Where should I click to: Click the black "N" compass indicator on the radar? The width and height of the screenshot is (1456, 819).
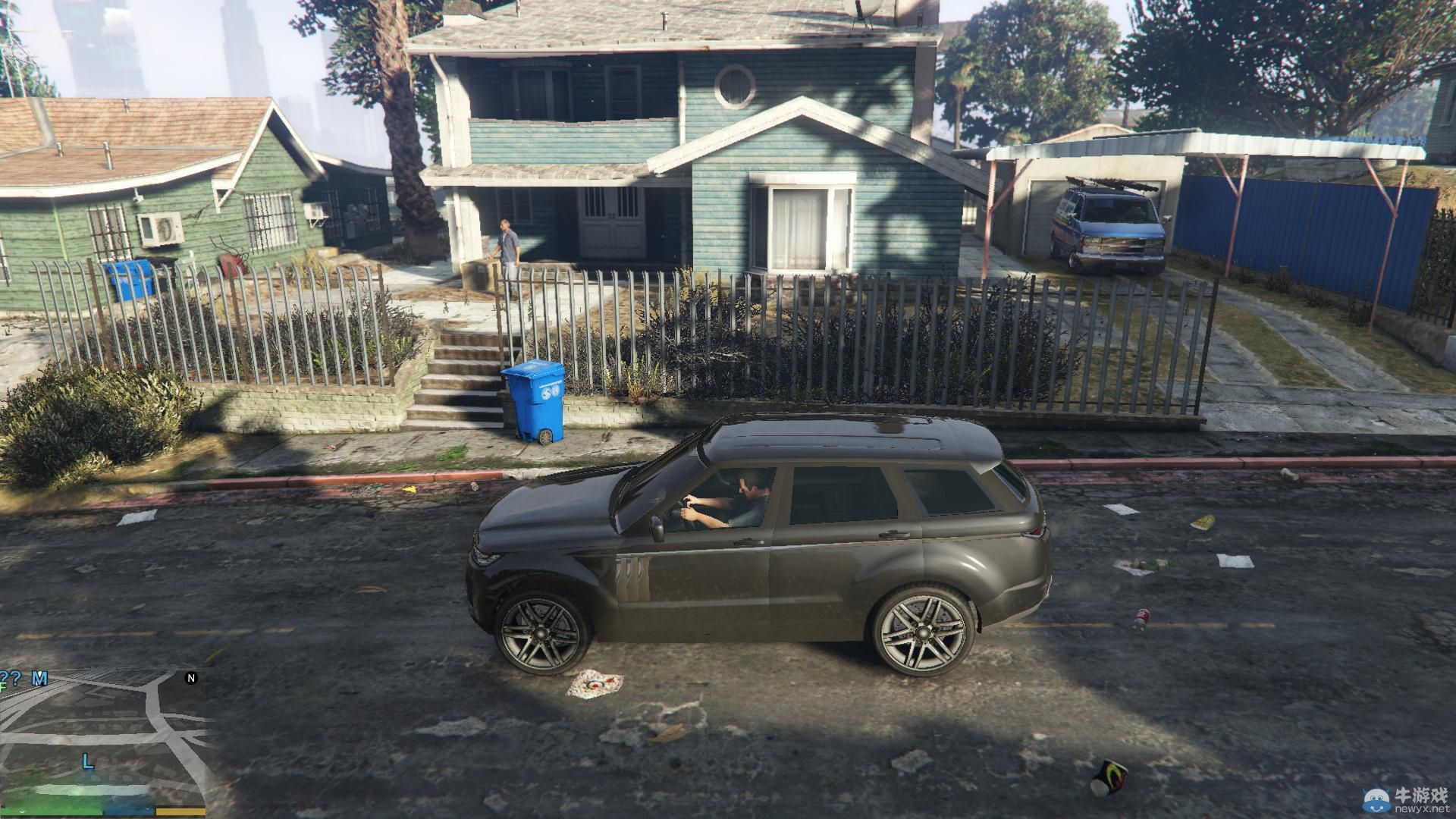(191, 676)
